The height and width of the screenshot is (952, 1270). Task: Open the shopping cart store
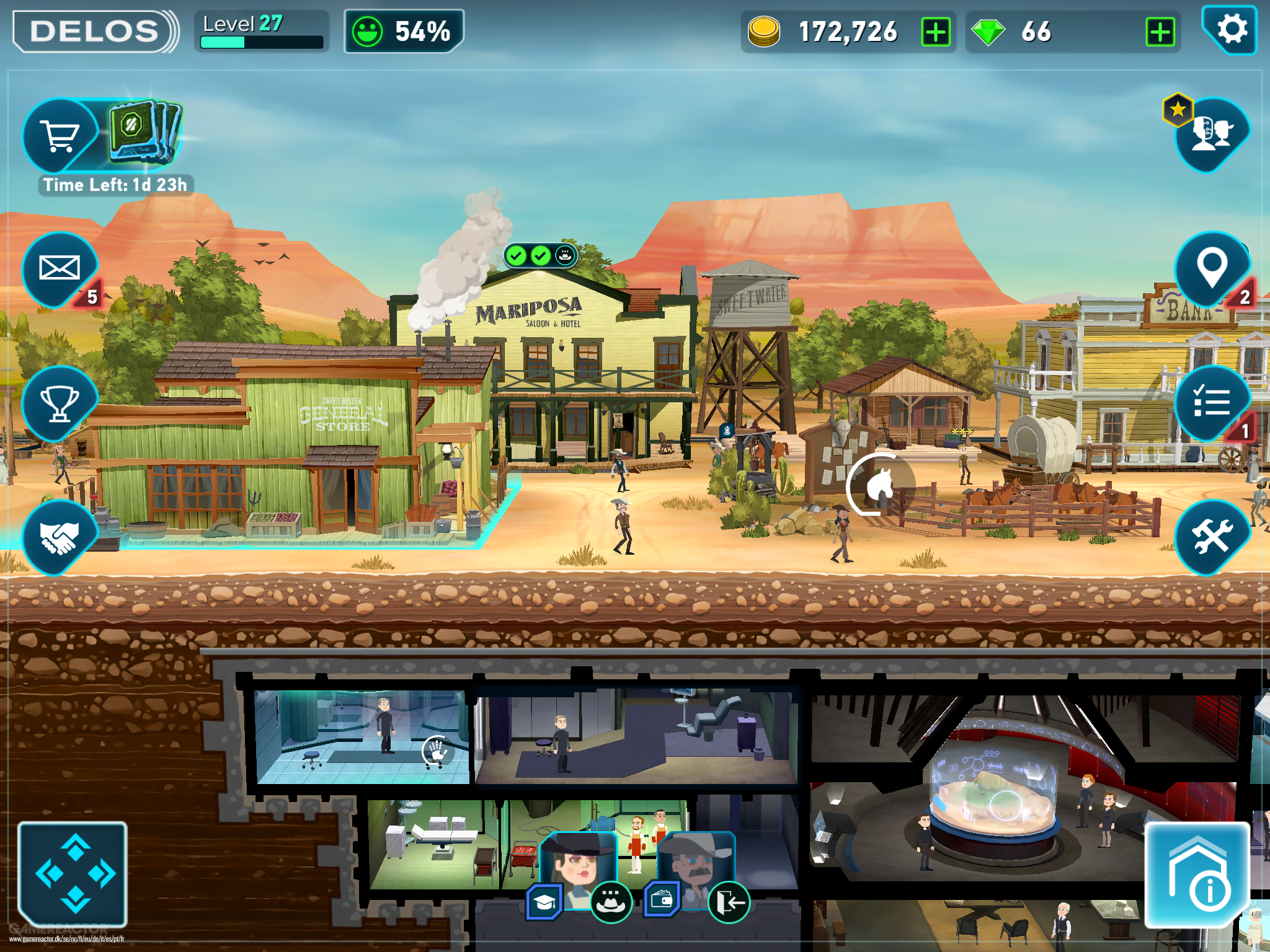(60, 135)
